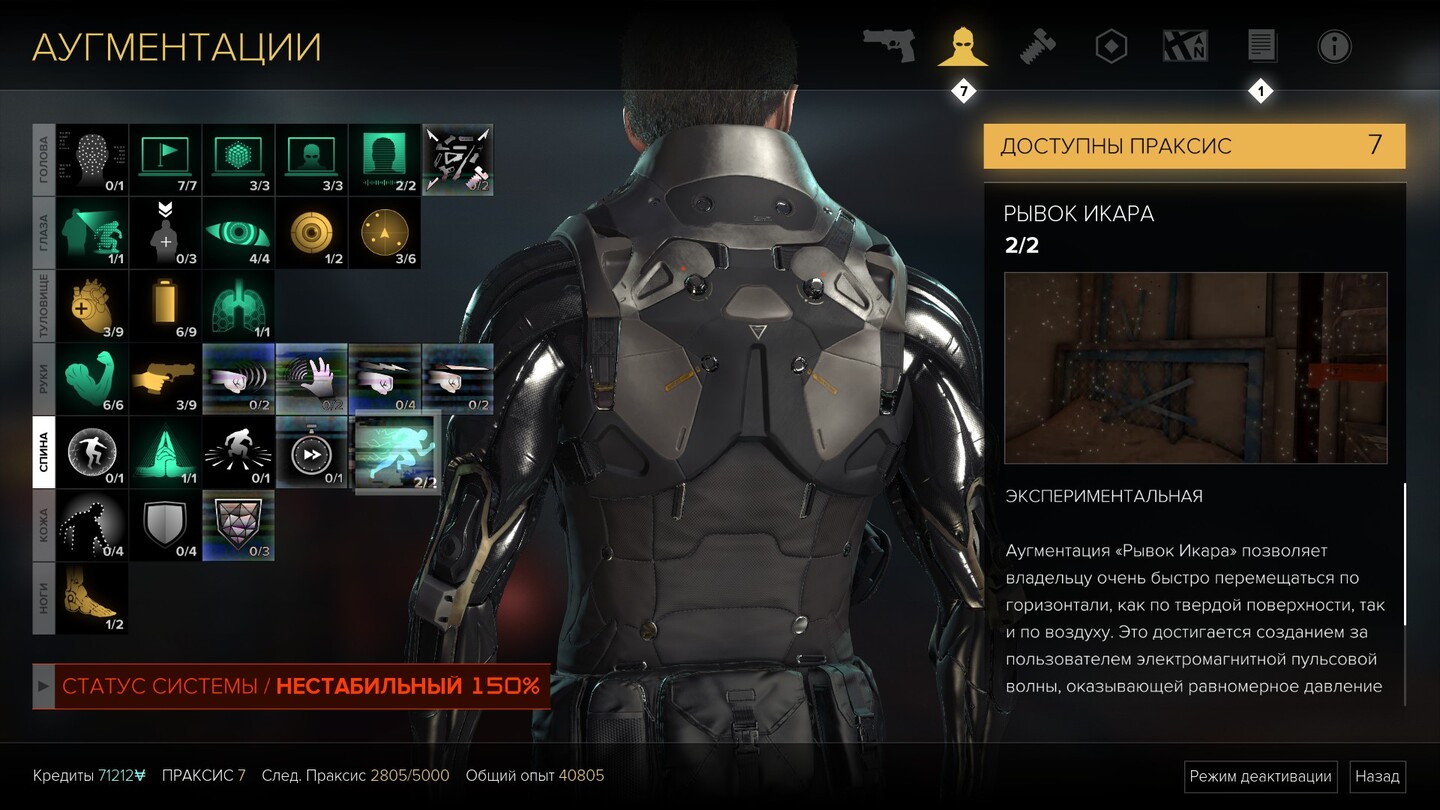Choose the fast-forward stopwatch augmentation
This screenshot has width=1440, height=810.
coord(311,453)
